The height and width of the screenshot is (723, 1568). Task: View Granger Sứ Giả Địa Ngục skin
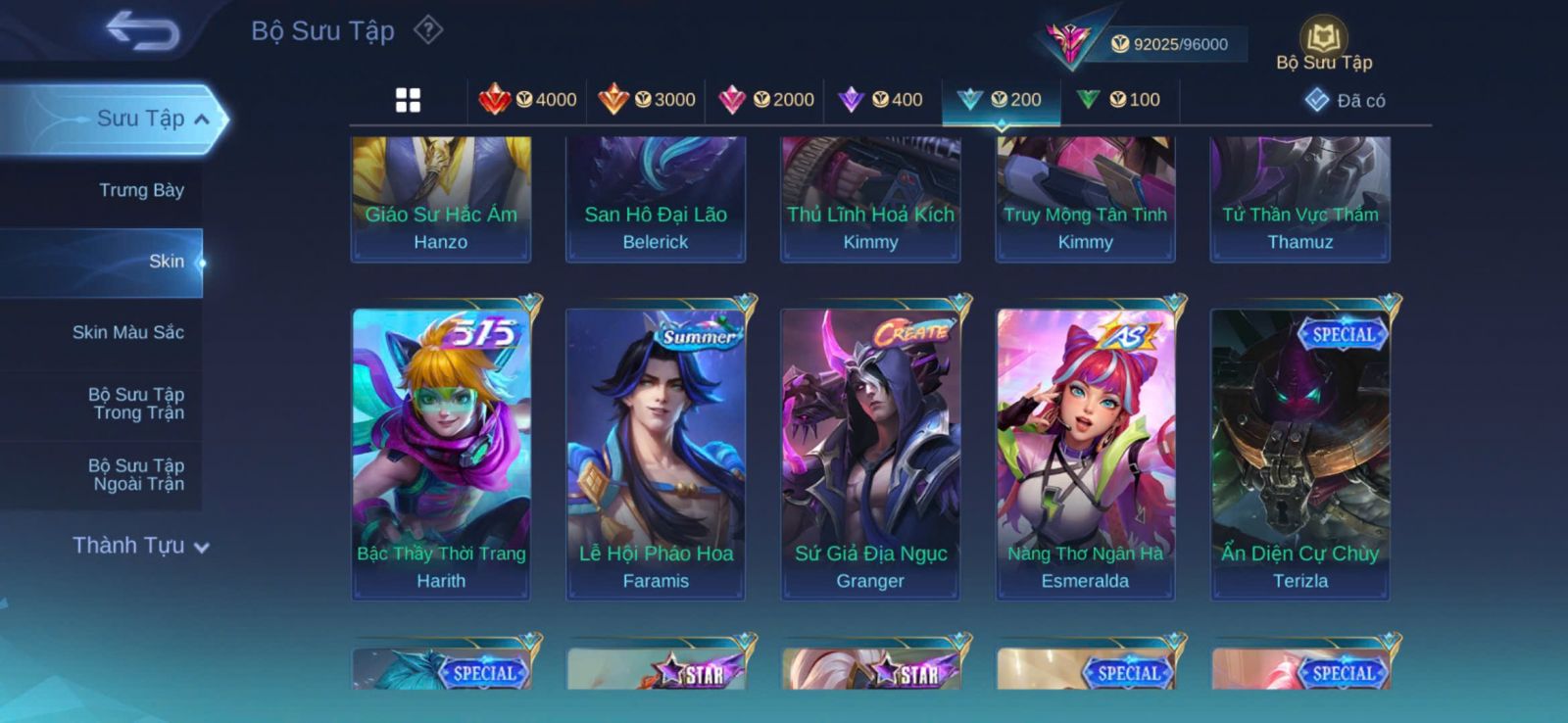point(870,453)
